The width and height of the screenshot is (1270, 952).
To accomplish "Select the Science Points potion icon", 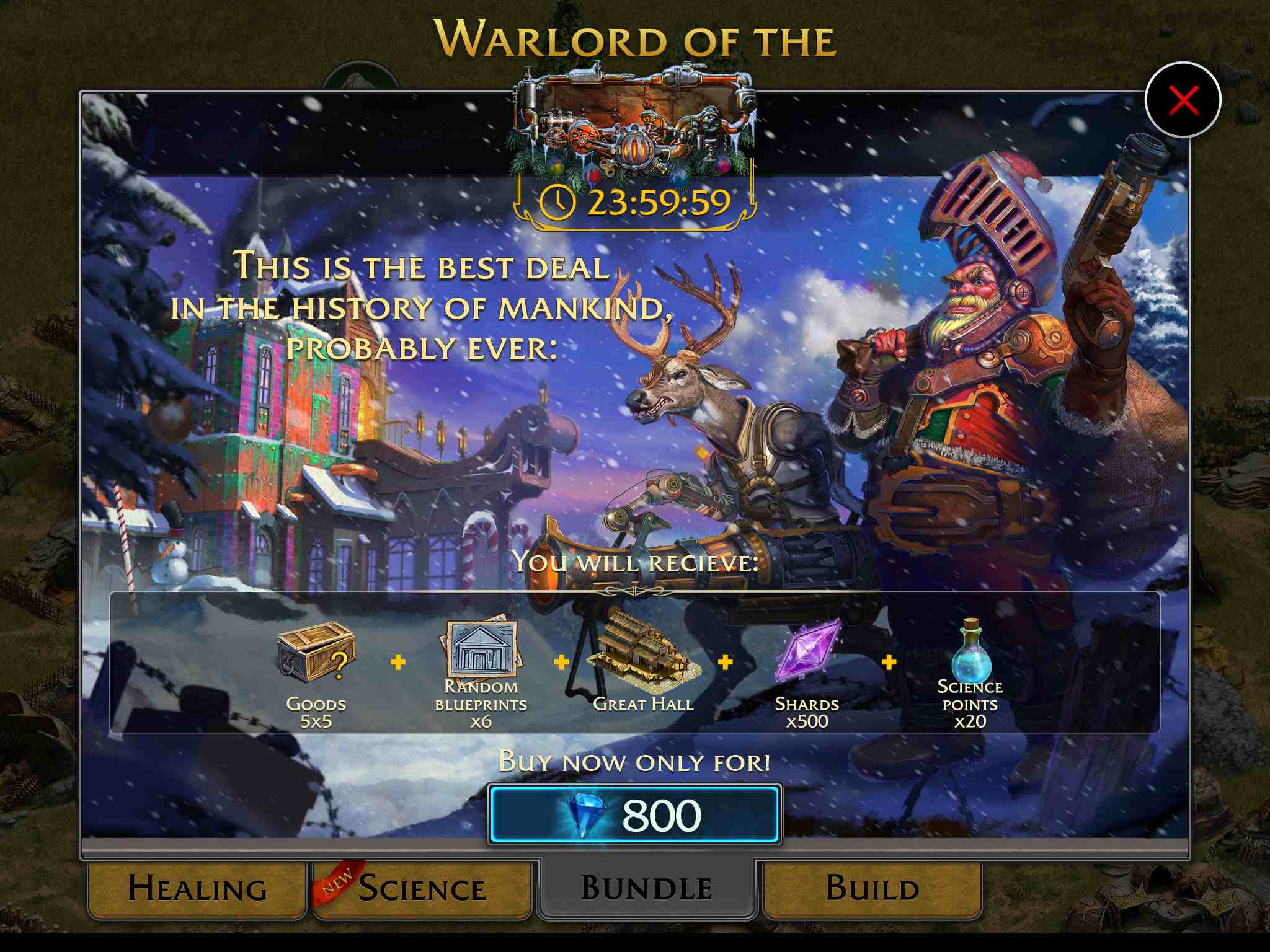I will click(x=970, y=649).
